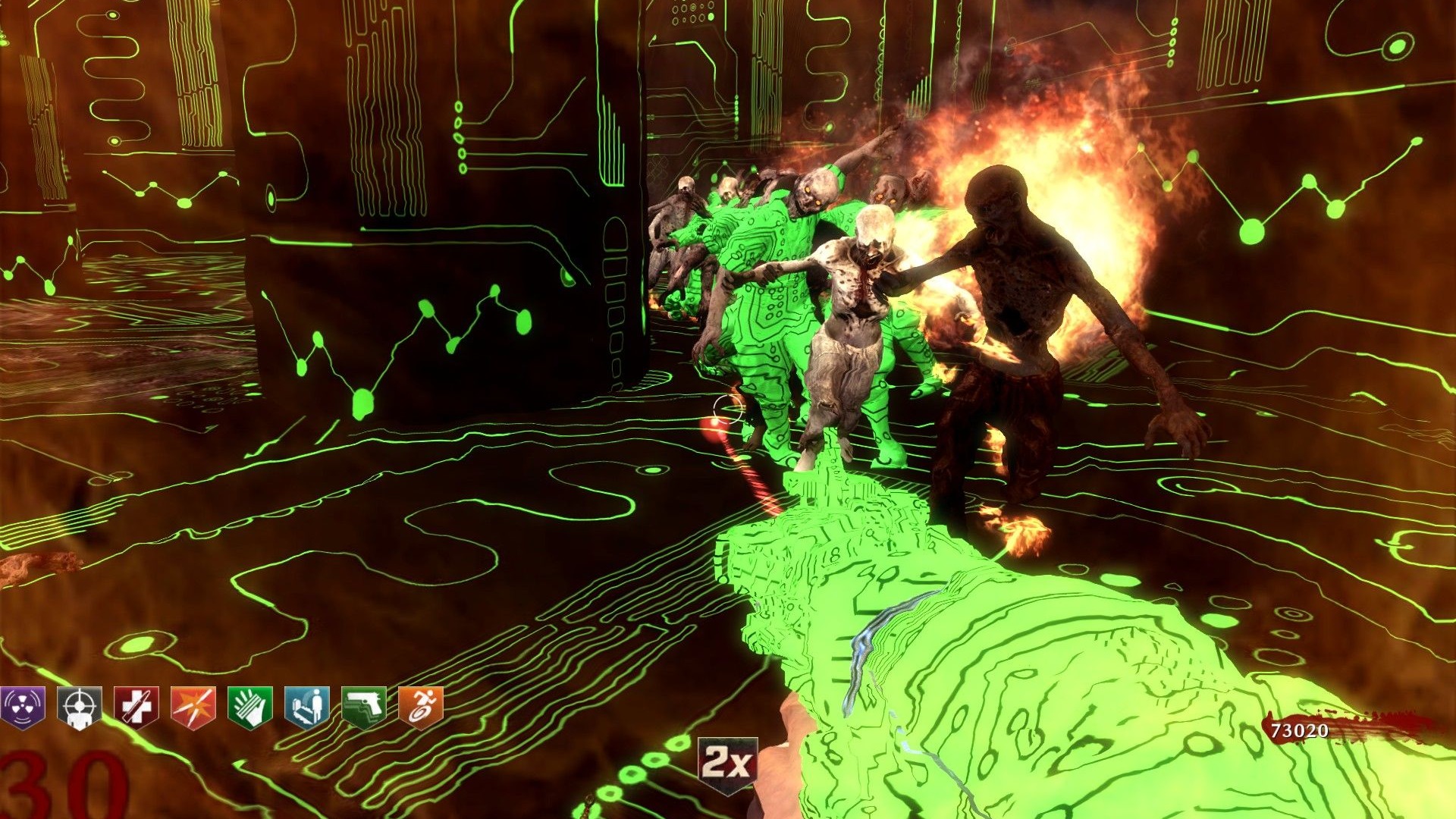Select the Deadshot Daiquiri crosshair perk icon
The height and width of the screenshot is (819, 1456).
tap(79, 707)
